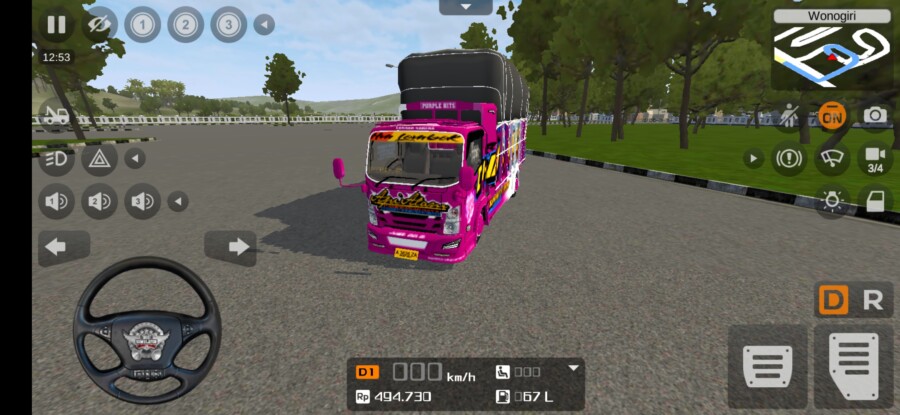Switch the camera view 3/4
The height and width of the screenshot is (415, 900).
[875, 158]
